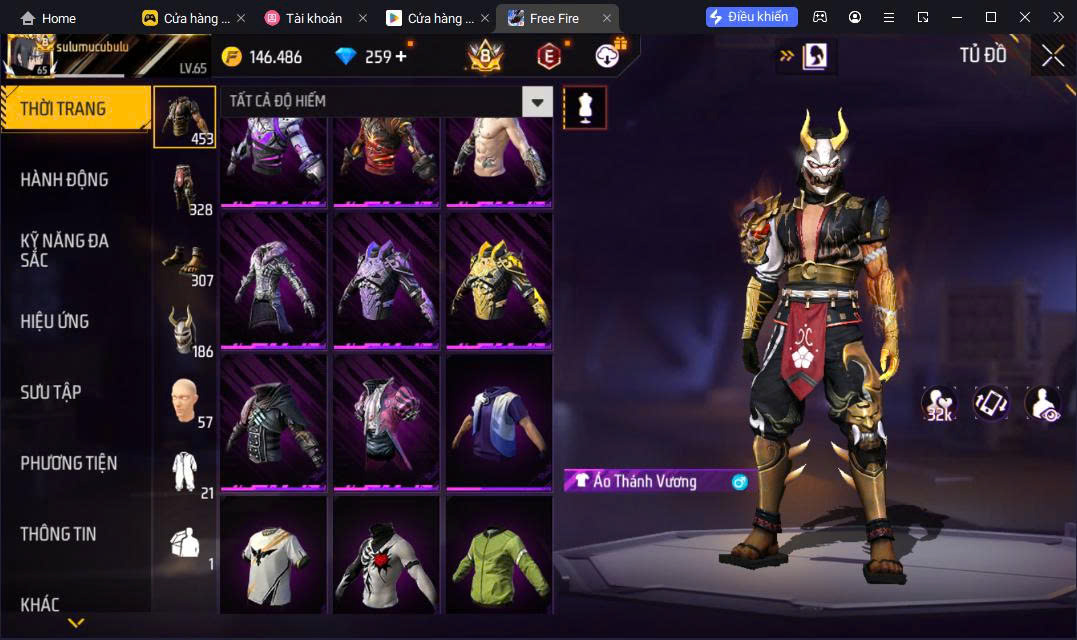Viewport: 1077px width, 640px height.
Task: Switch to the Tài khoản emulator tab
Action: click(312, 18)
